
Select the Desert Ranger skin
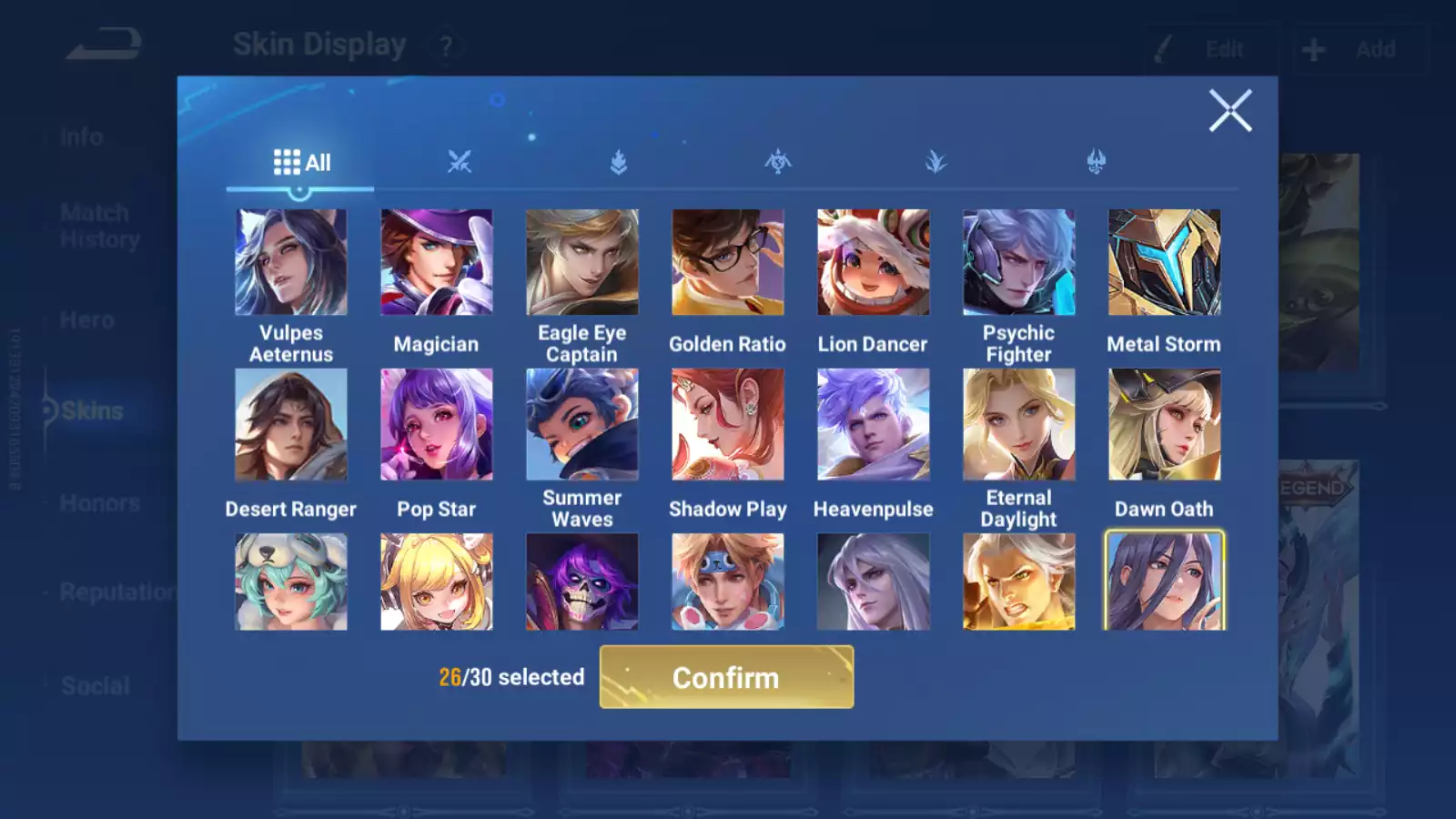pyautogui.click(x=291, y=424)
